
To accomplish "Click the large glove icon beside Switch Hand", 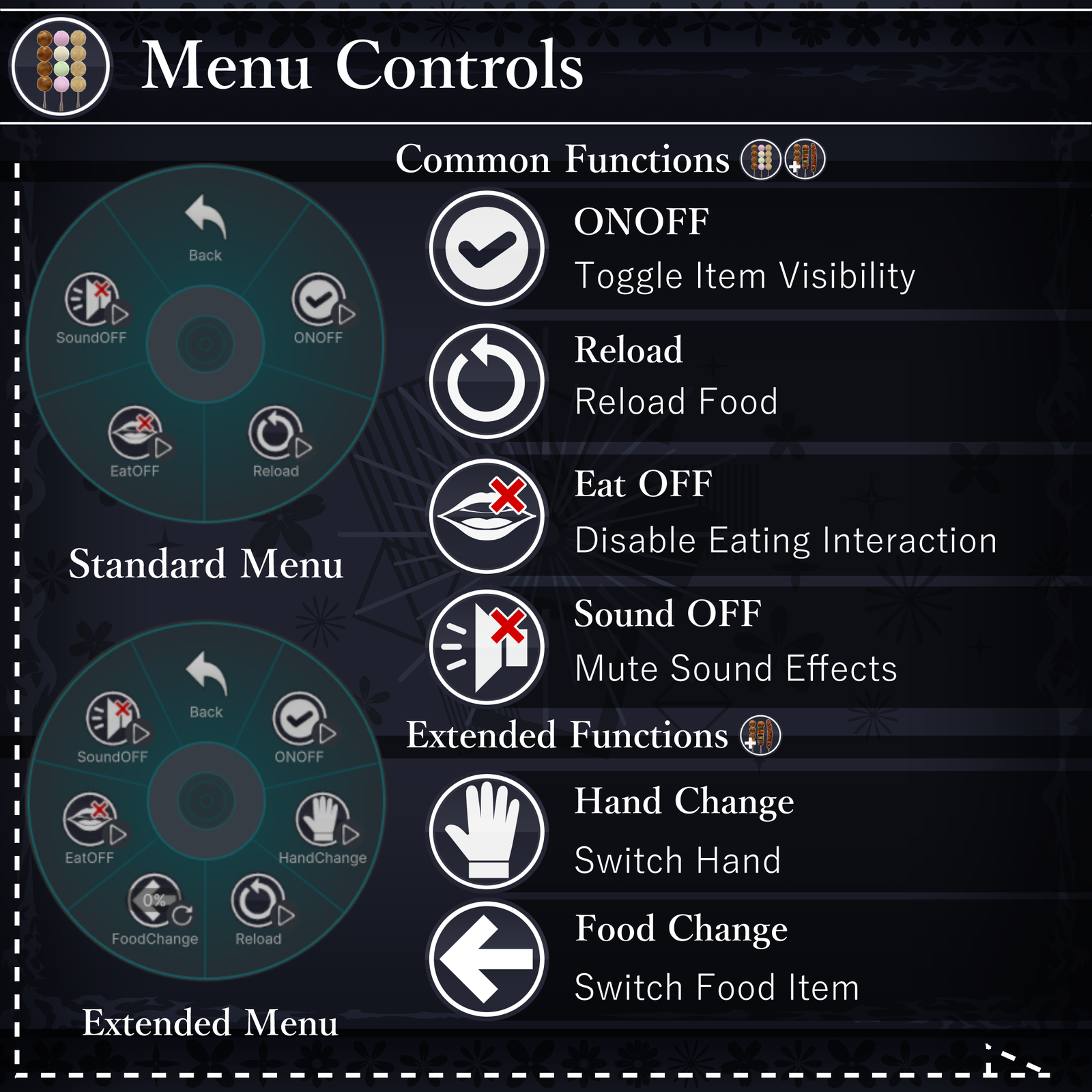I will point(487,831).
